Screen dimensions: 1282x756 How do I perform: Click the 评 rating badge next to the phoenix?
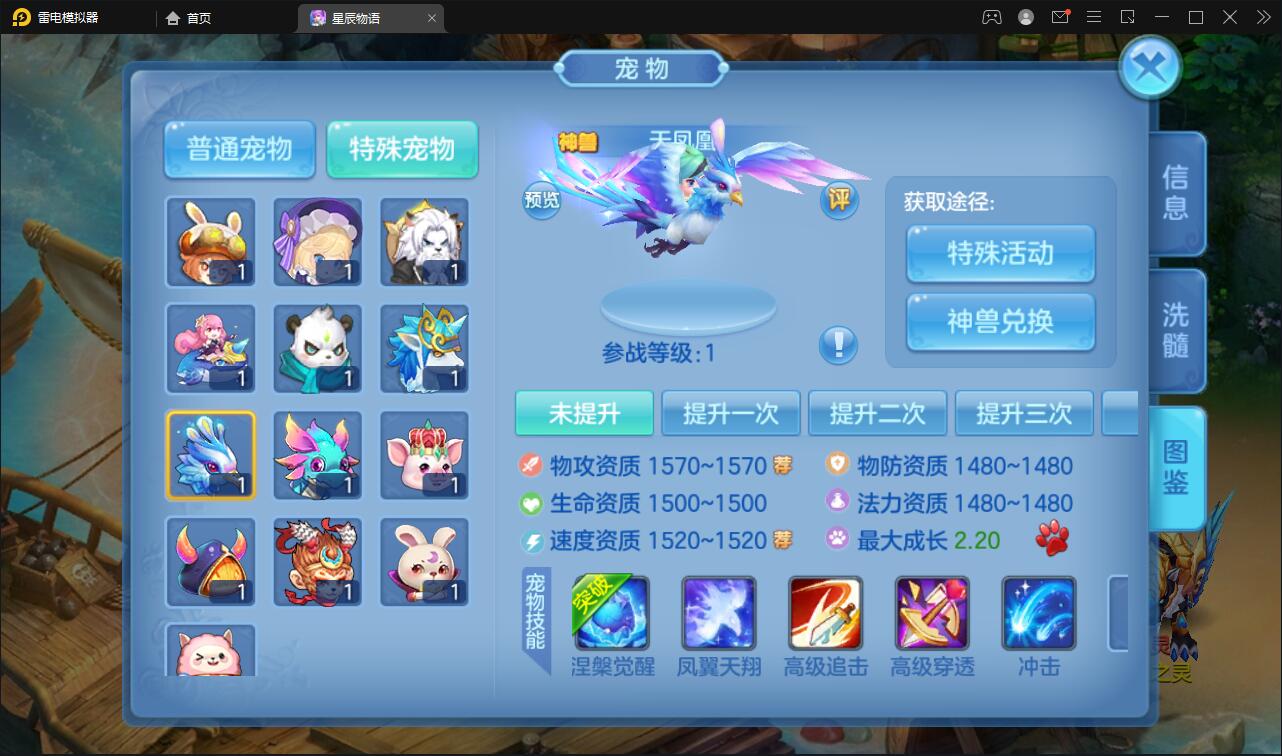coord(839,200)
